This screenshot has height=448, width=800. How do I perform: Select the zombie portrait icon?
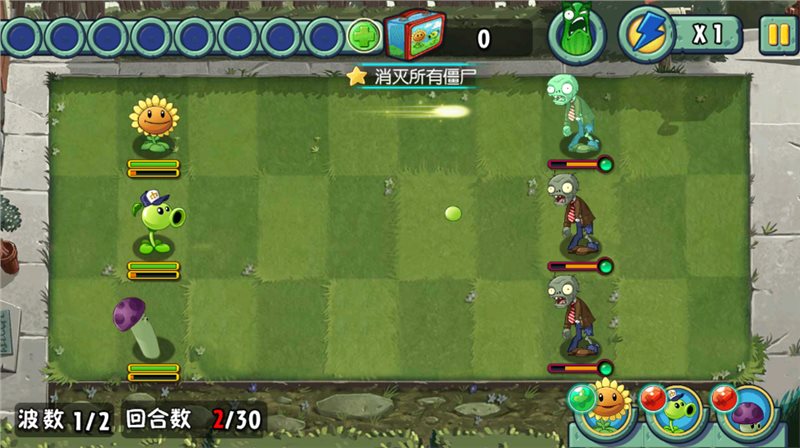click(575, 36)
